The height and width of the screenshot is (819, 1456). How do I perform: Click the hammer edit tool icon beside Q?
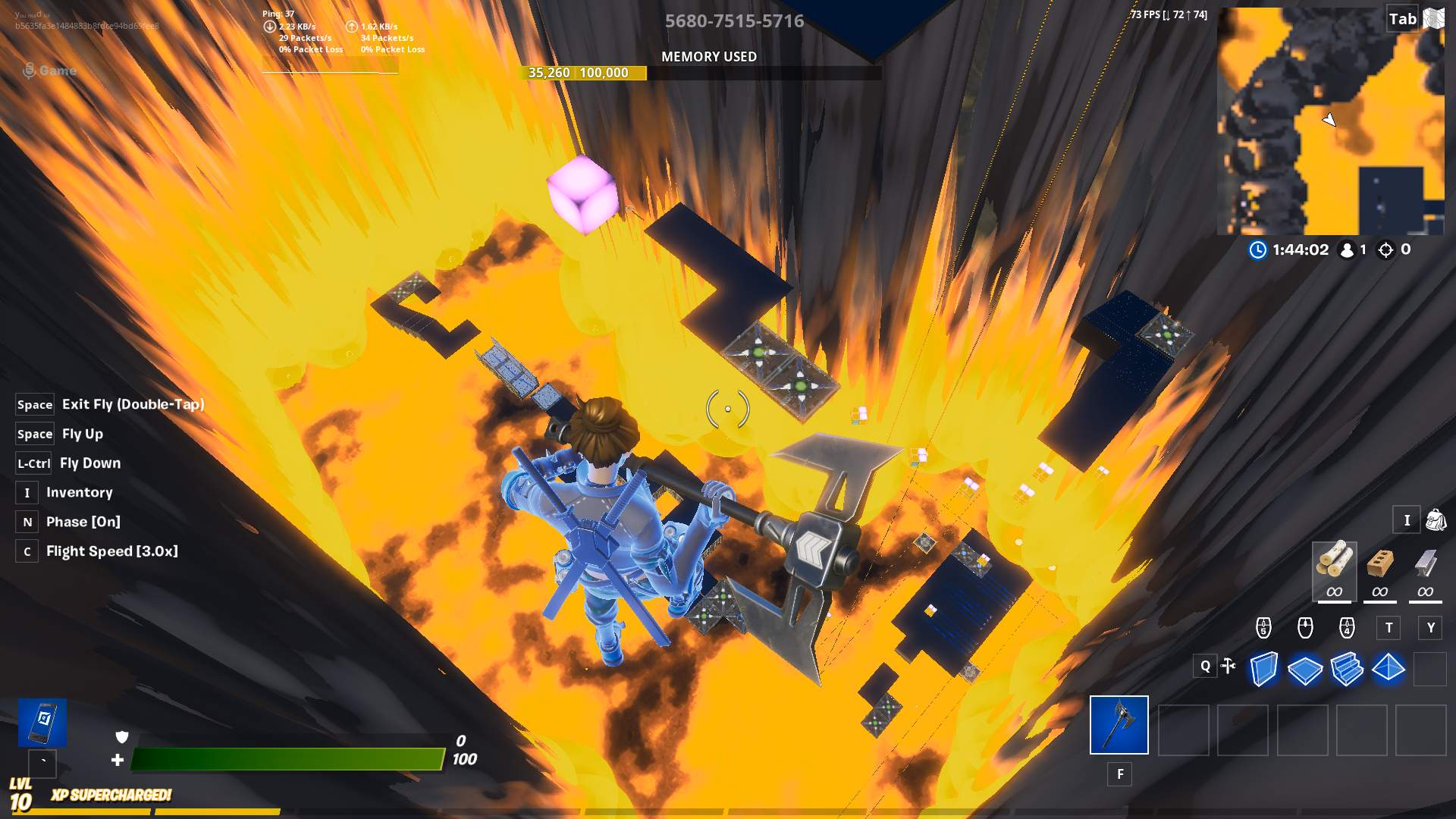tap(1228, 667)
